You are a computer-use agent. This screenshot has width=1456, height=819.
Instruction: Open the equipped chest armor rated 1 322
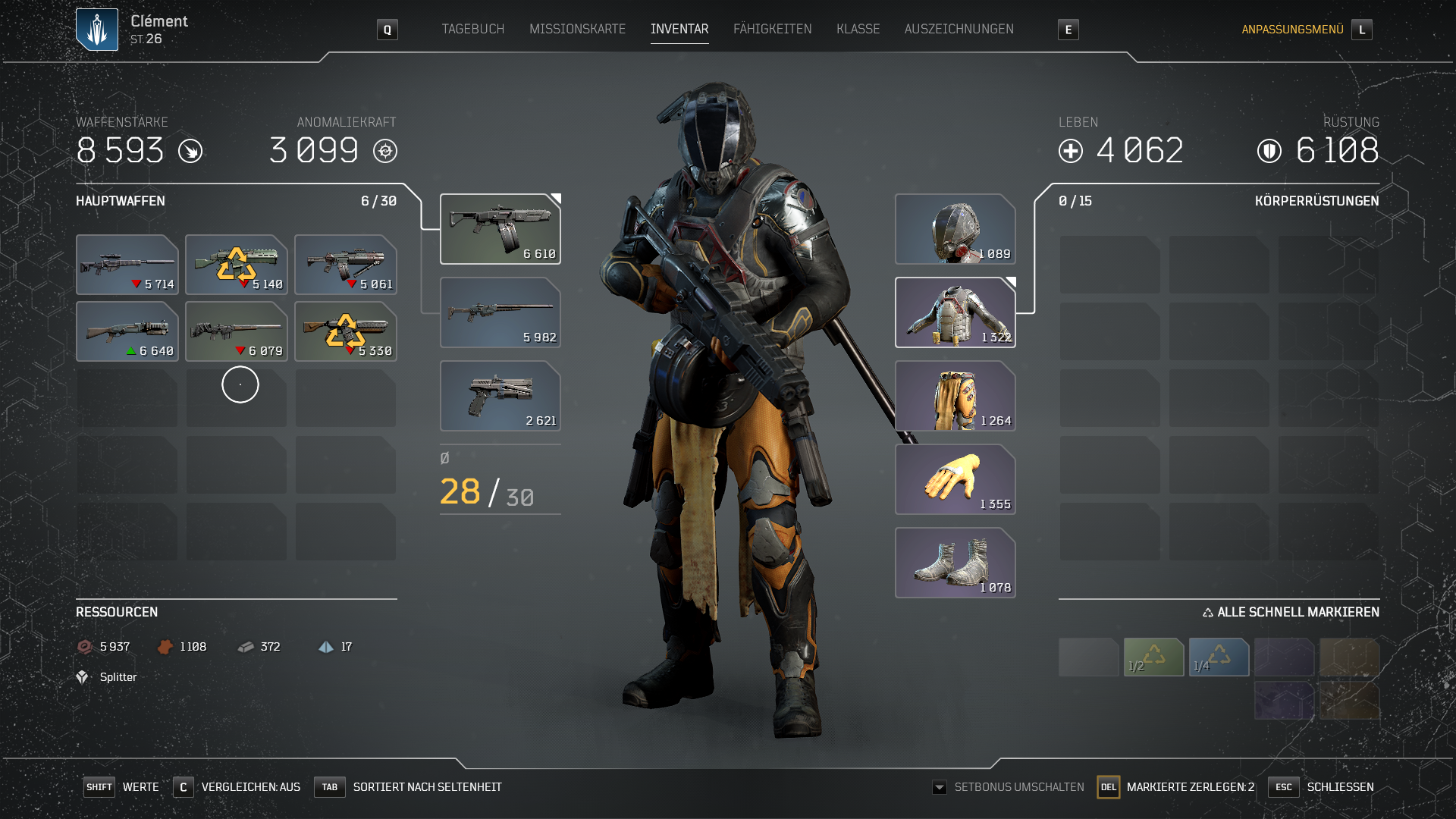coord(955,312)
